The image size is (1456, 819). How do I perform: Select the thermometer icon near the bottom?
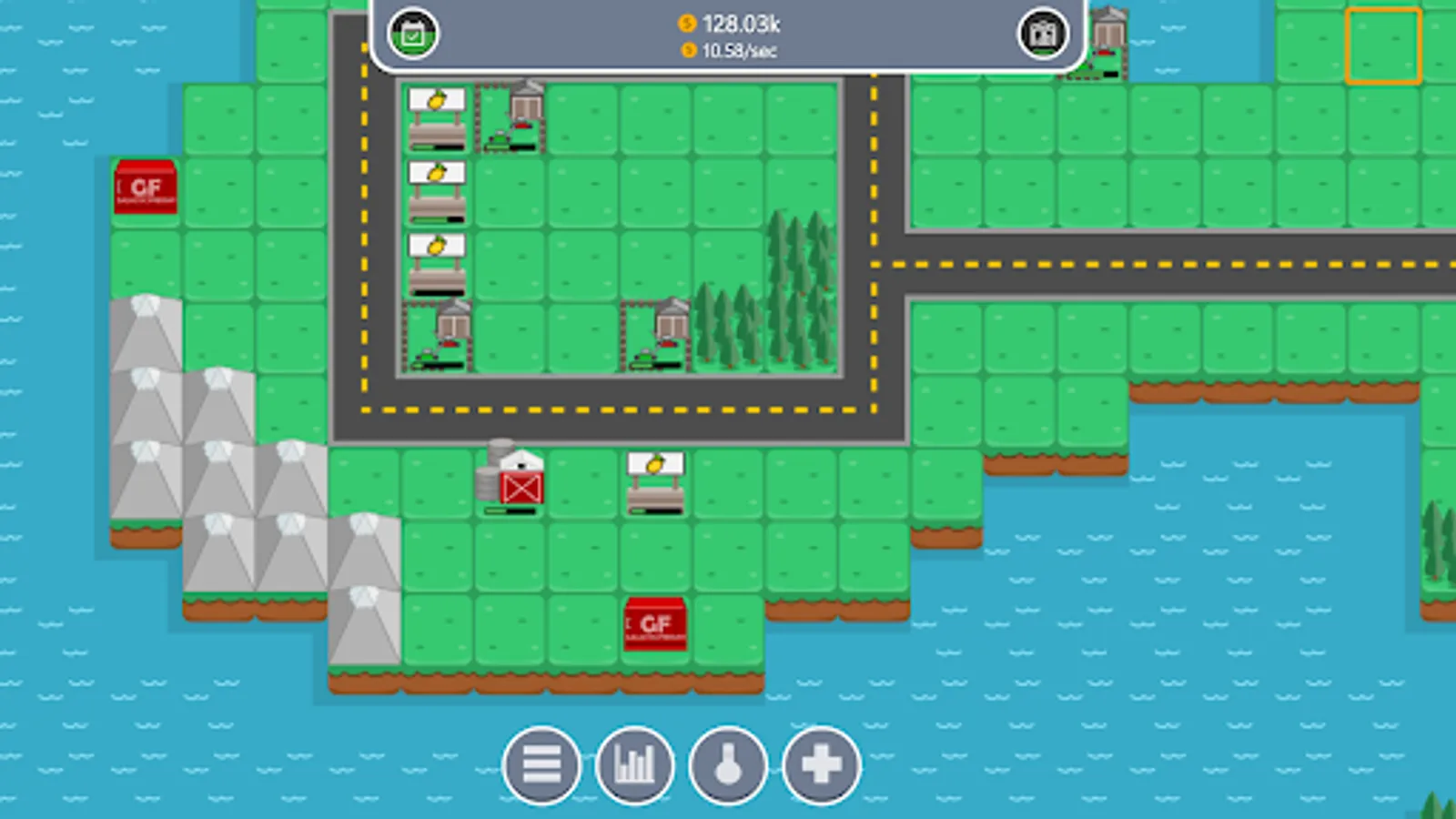(x=727, y=765)
